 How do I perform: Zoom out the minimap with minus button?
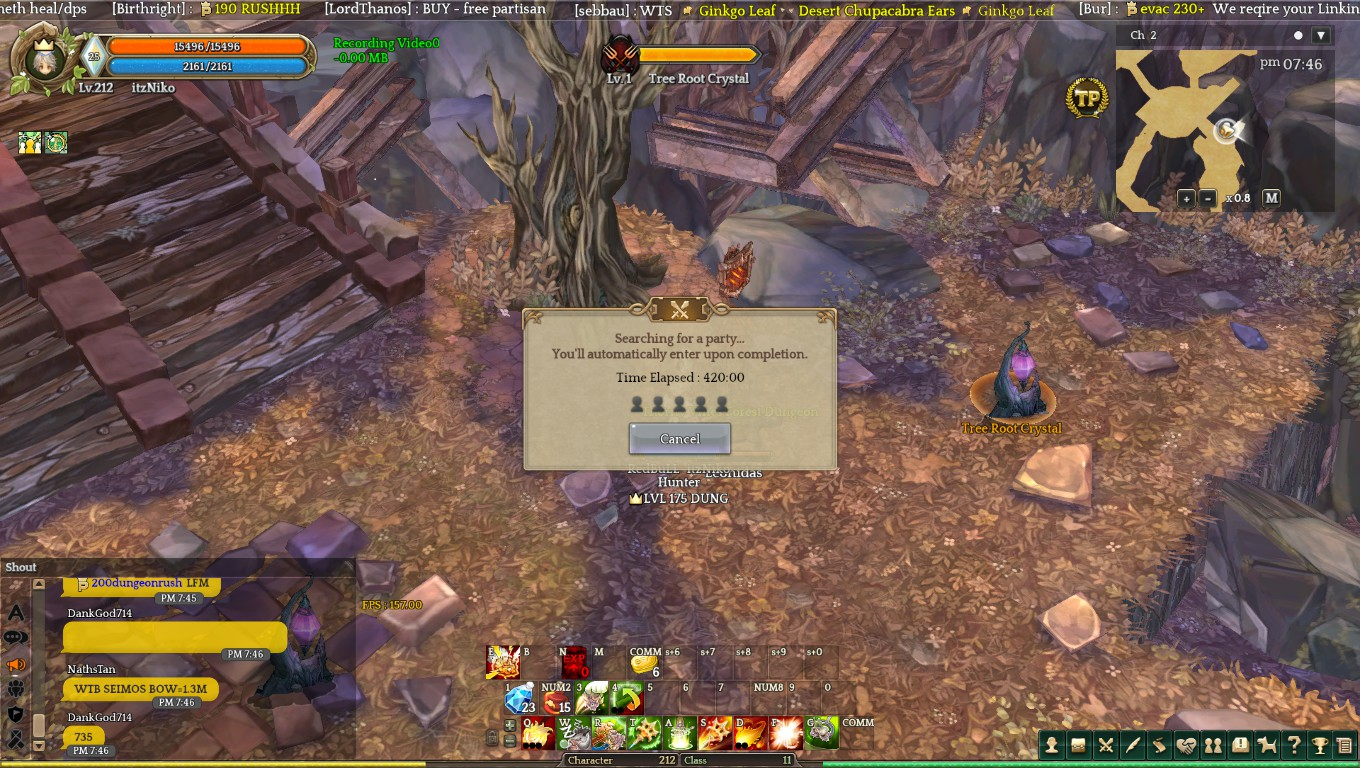coord(1208,198)
